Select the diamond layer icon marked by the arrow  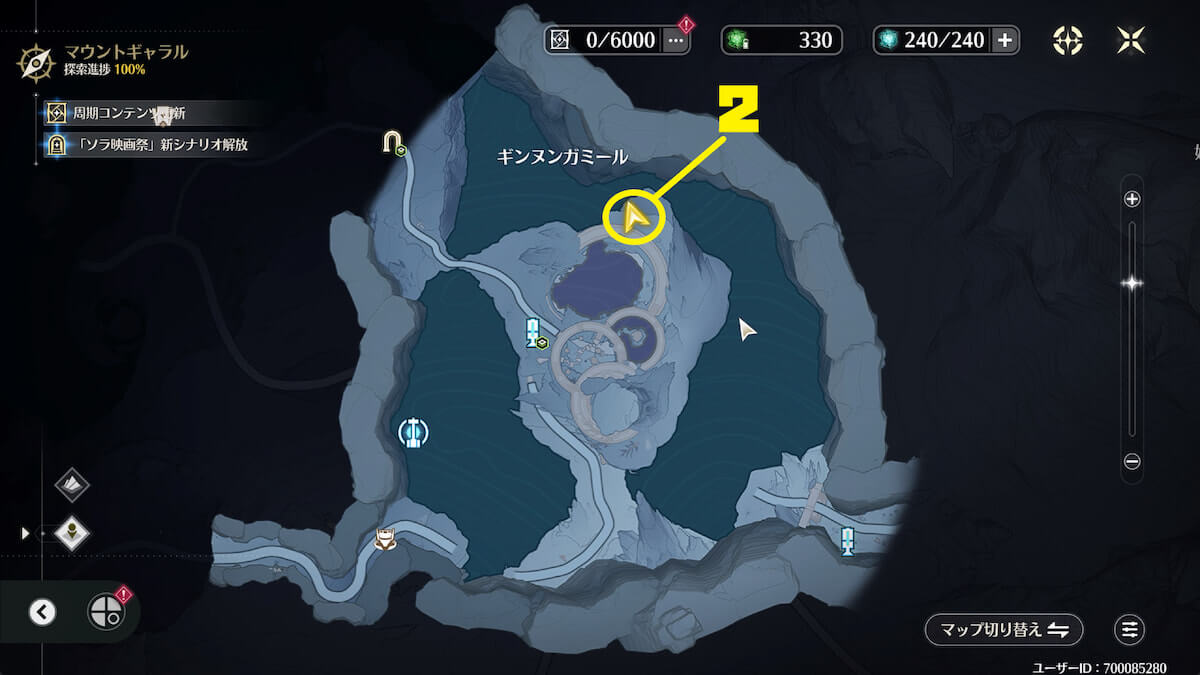72,533
